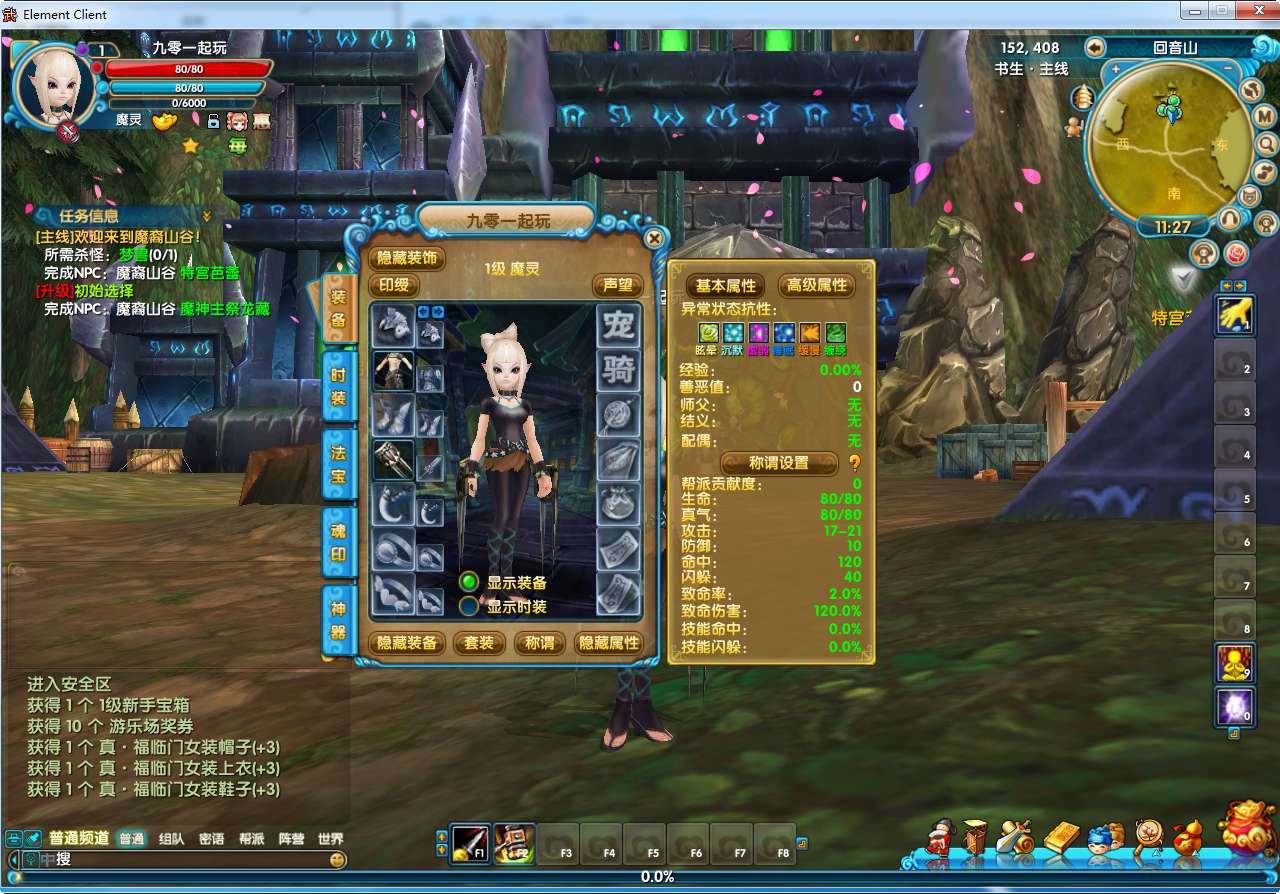Open the chat emoji picker

point(338,859)
